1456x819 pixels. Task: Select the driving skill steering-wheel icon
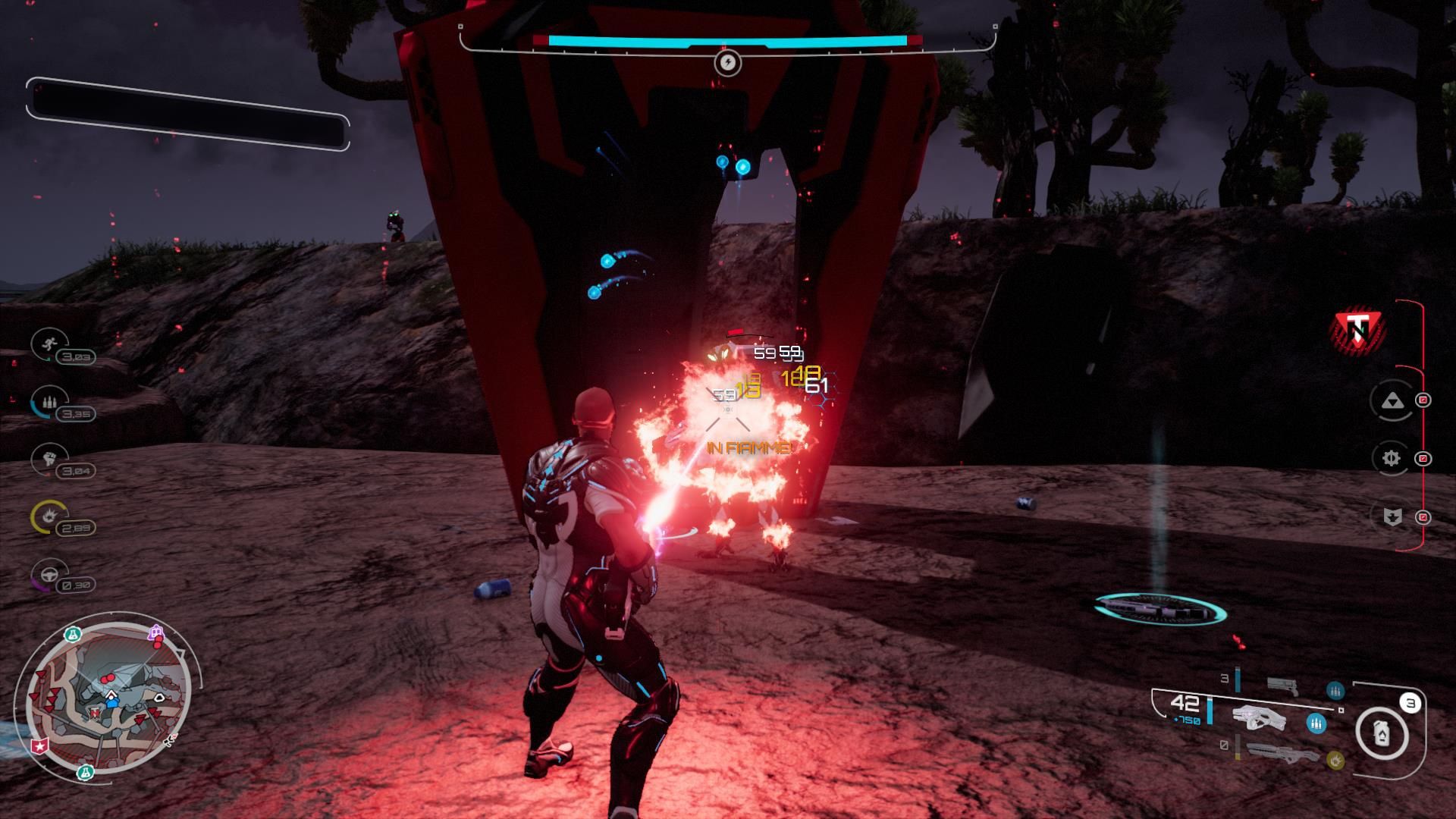click(x=48, y=574)
